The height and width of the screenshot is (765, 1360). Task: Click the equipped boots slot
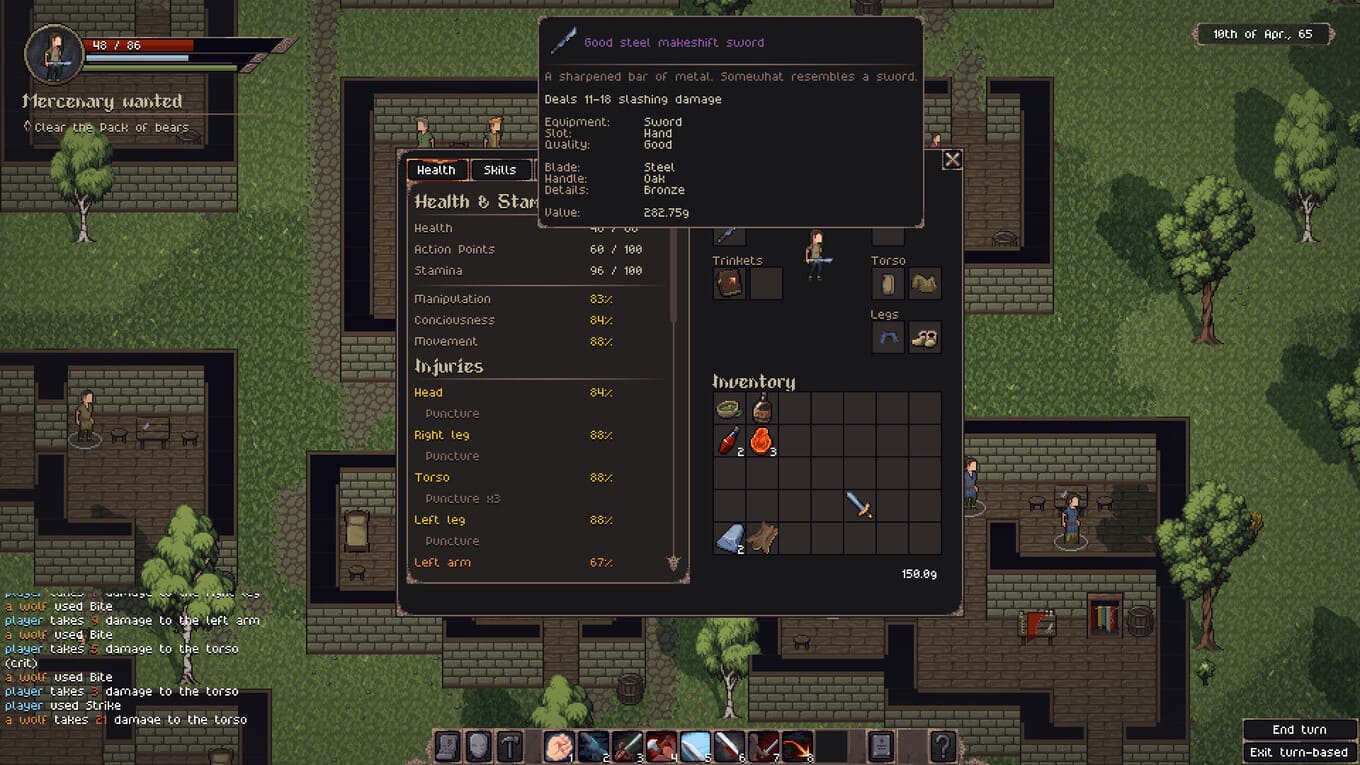pyautogui.click(x=925, y=338)
